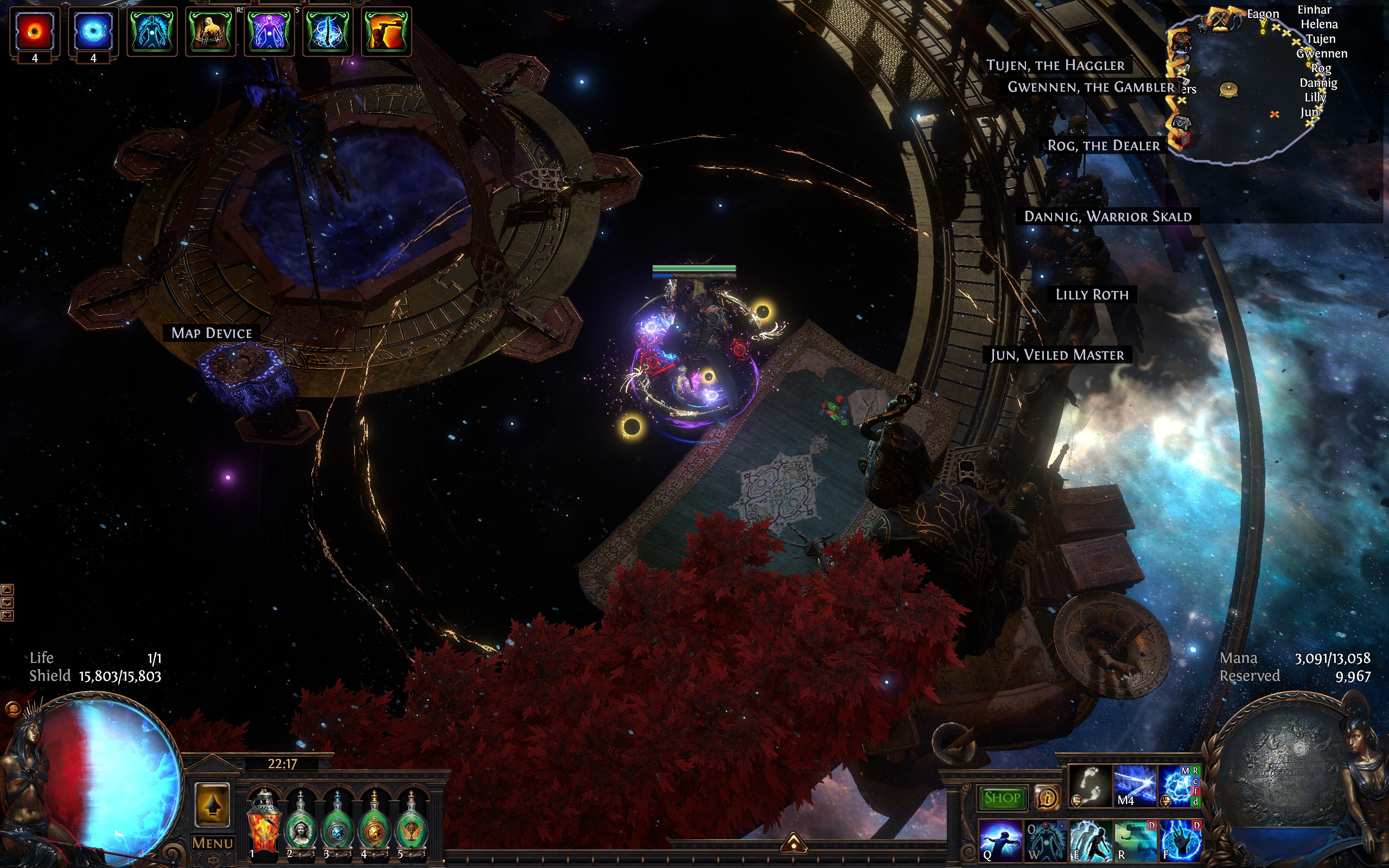Activate the F lightning hand skill
Screen dimensions: 1389x868
(x=1180, y=840)
